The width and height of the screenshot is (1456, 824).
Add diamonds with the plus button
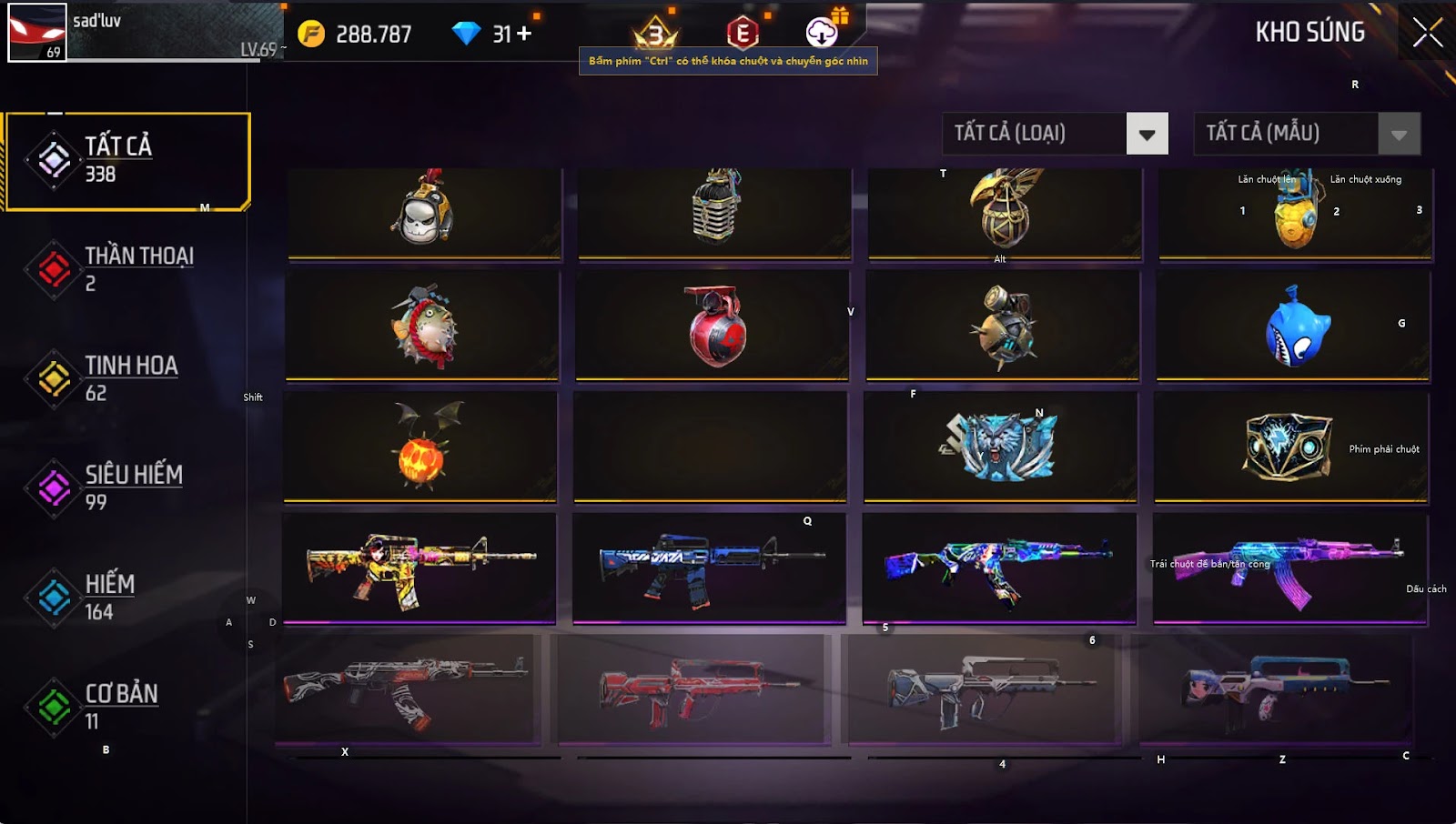click(x=524, y=35)
